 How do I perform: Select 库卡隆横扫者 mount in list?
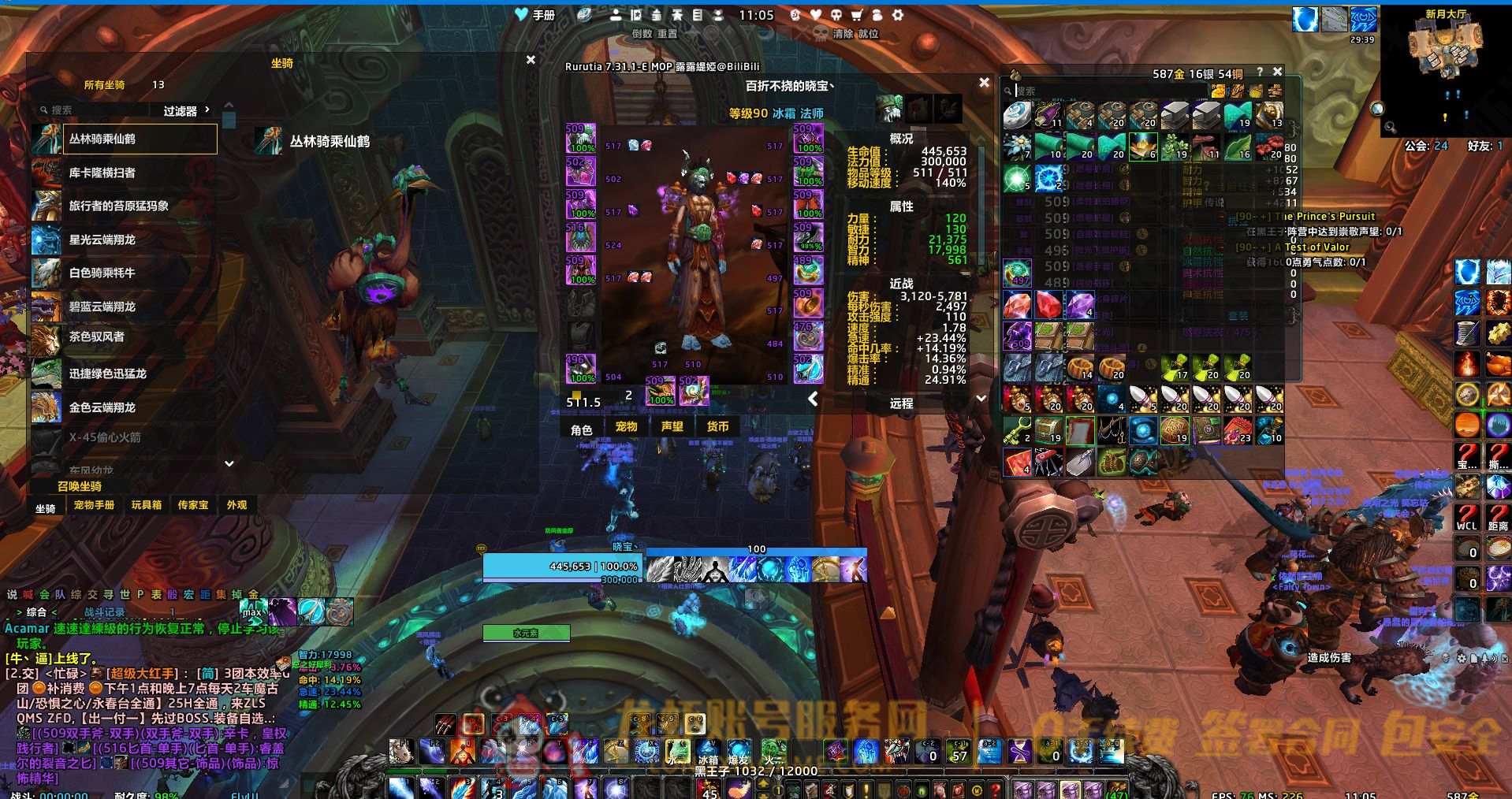click(125, 173)
